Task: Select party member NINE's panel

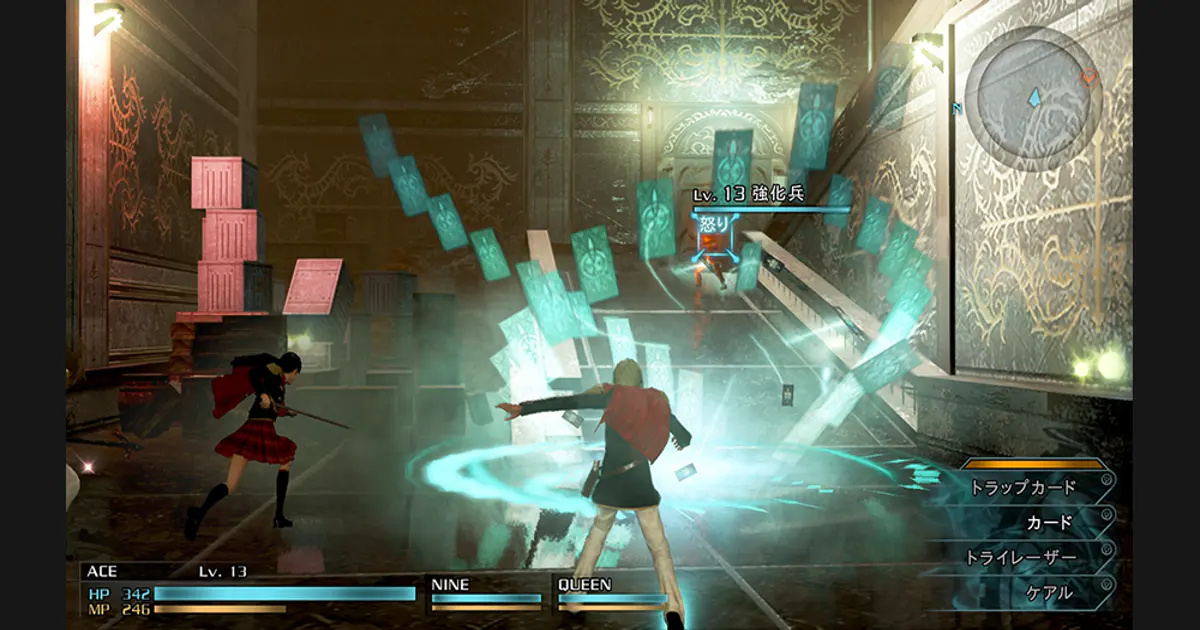Action: [x=486, y=592]
